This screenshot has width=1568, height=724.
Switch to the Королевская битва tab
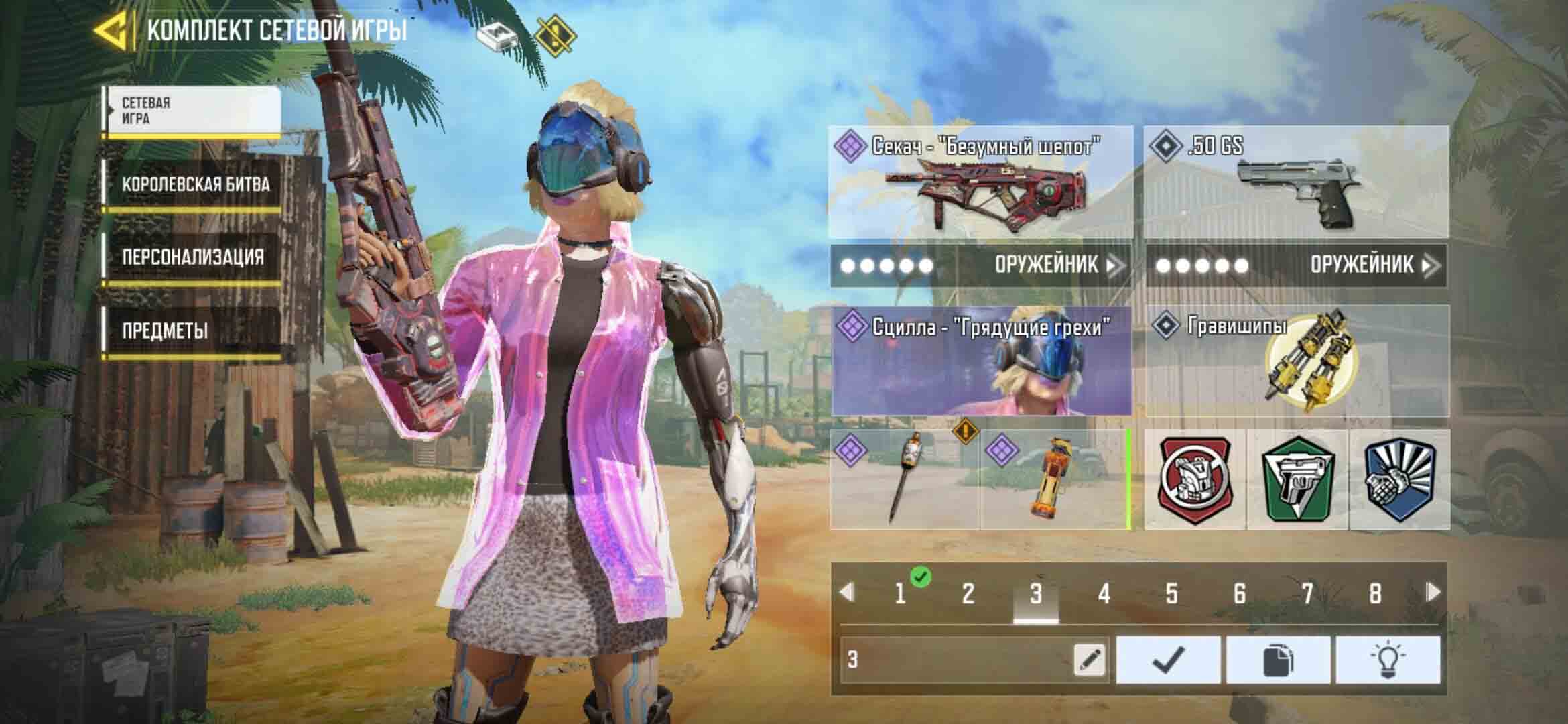coord(195,185)
